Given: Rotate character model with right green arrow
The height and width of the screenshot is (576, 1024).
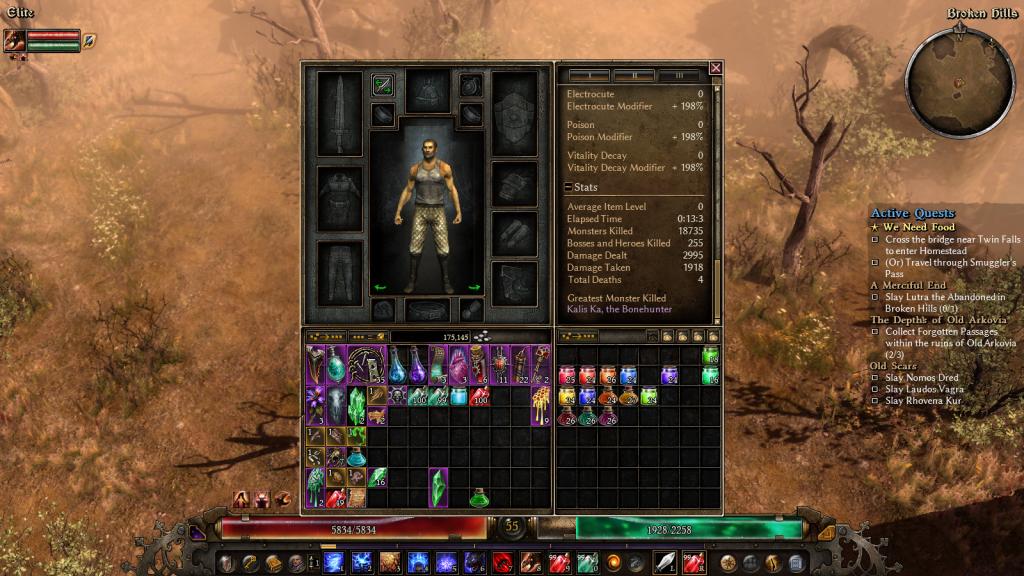Looking at the screenshot, I should (474, 287).
